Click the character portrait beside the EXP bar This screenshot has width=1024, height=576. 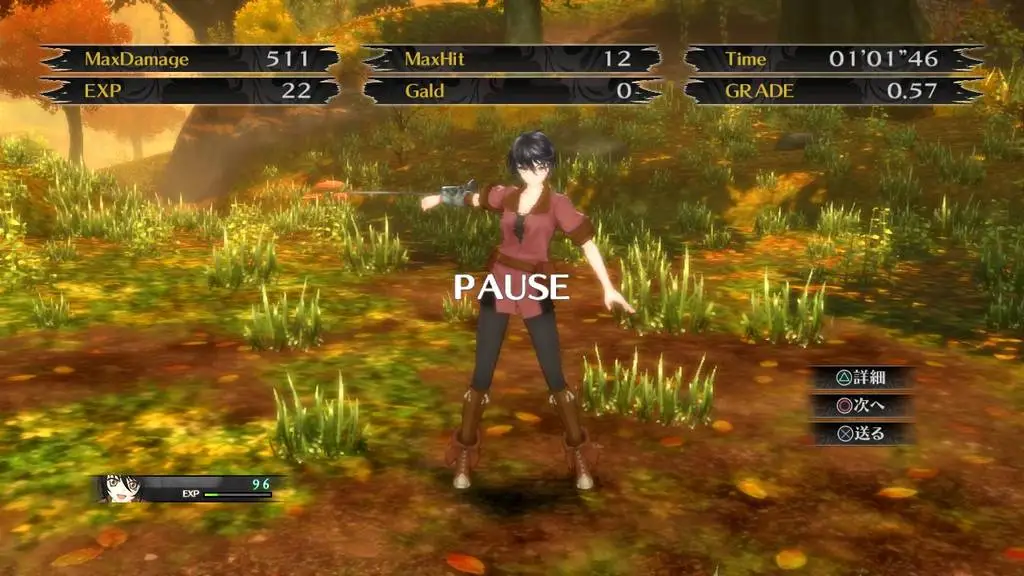click(122, 488)
